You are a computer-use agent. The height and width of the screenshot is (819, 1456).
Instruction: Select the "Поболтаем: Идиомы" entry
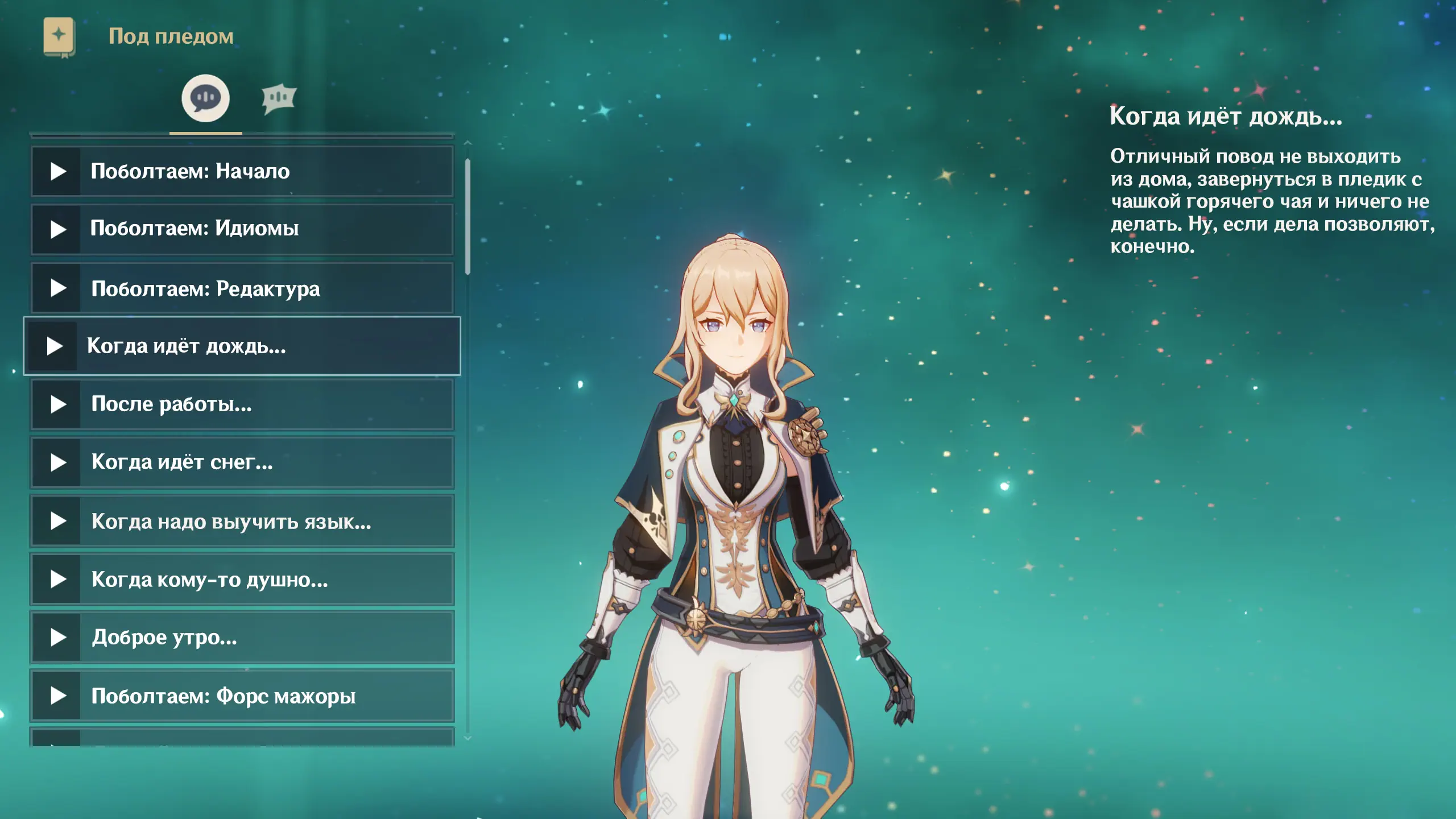click(242, 229)
